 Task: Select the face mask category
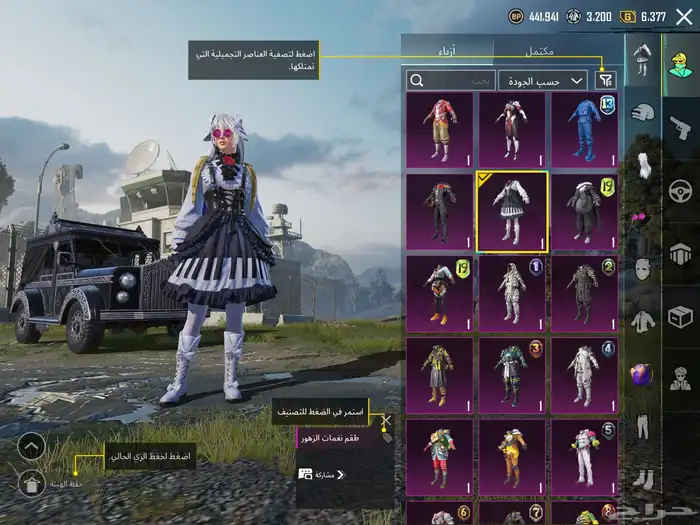pyautogui.click(x=641, y=270)
